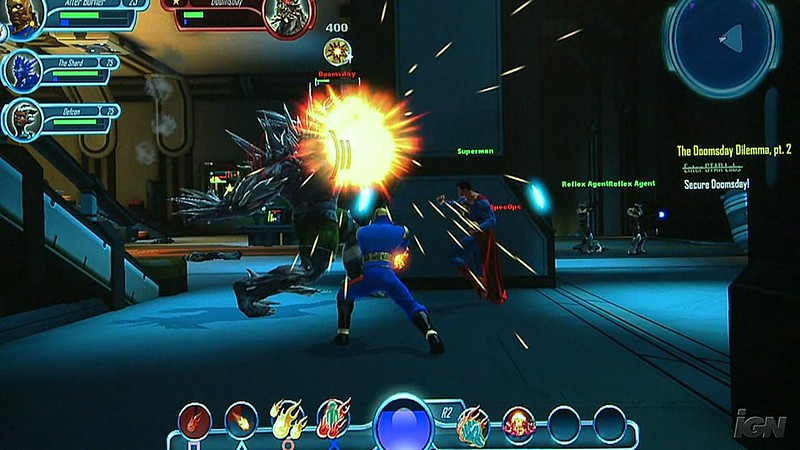Viewport: 800px width, 450px height.
Task: Activate the red explosion skull ability
Action: coord(519,423)
